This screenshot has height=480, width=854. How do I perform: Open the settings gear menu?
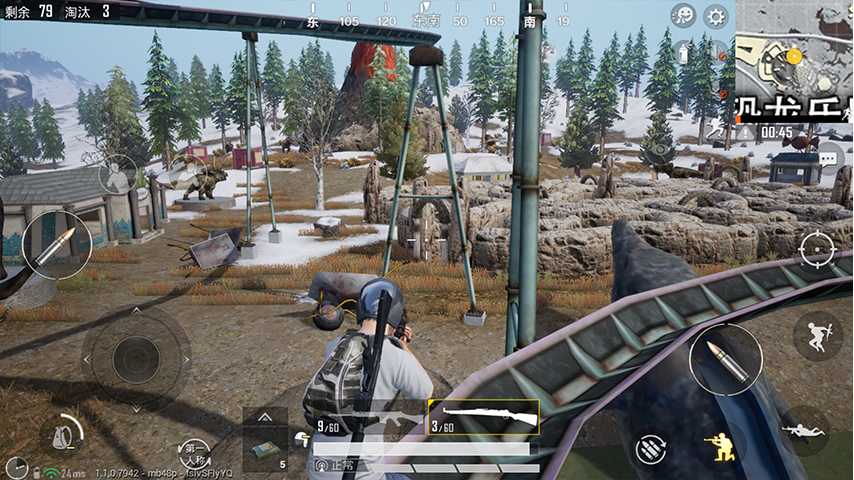(715, 16)
